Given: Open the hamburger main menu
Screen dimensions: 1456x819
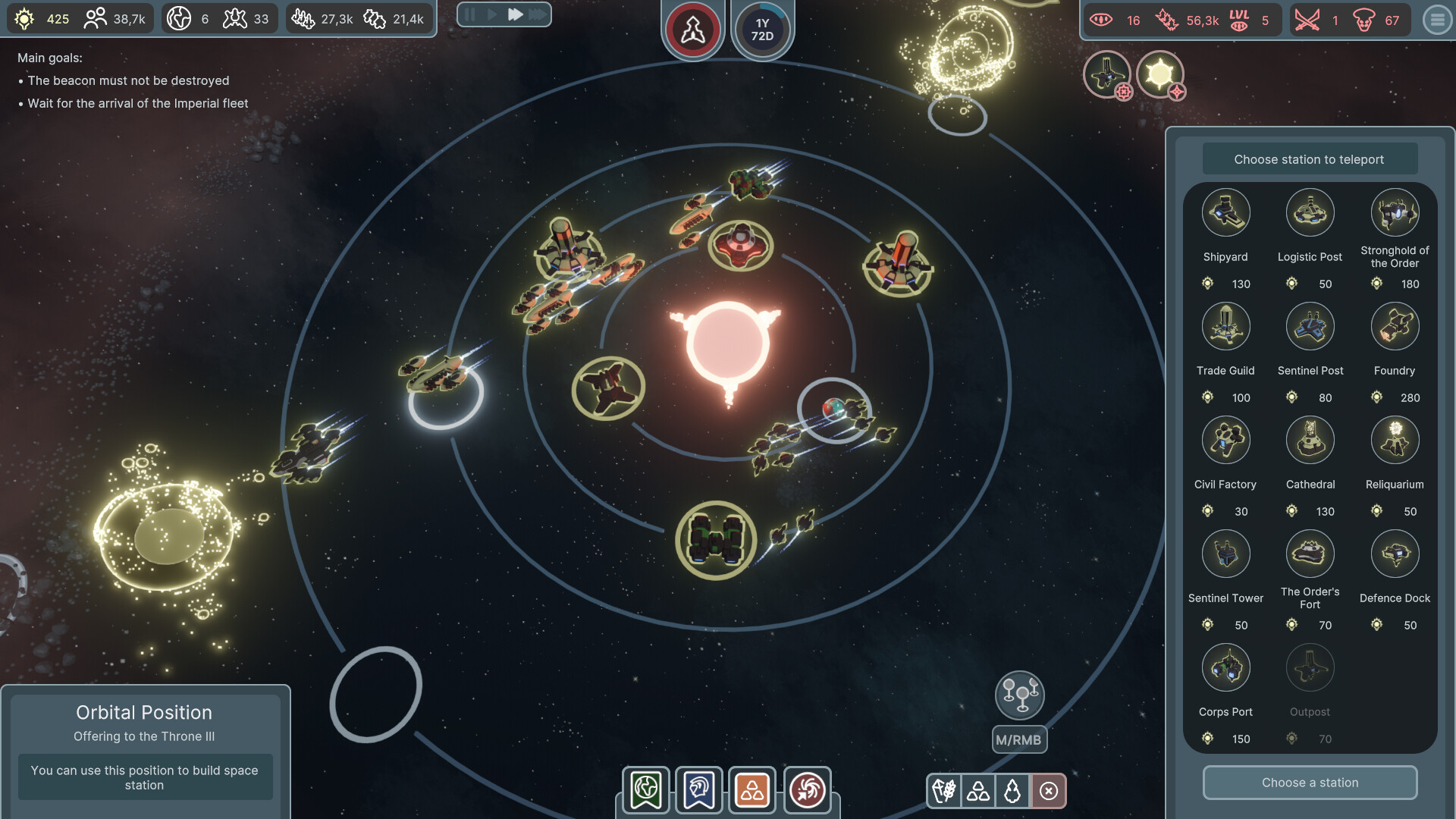Looking at the screenshot, I should (x=1437, y=20).
